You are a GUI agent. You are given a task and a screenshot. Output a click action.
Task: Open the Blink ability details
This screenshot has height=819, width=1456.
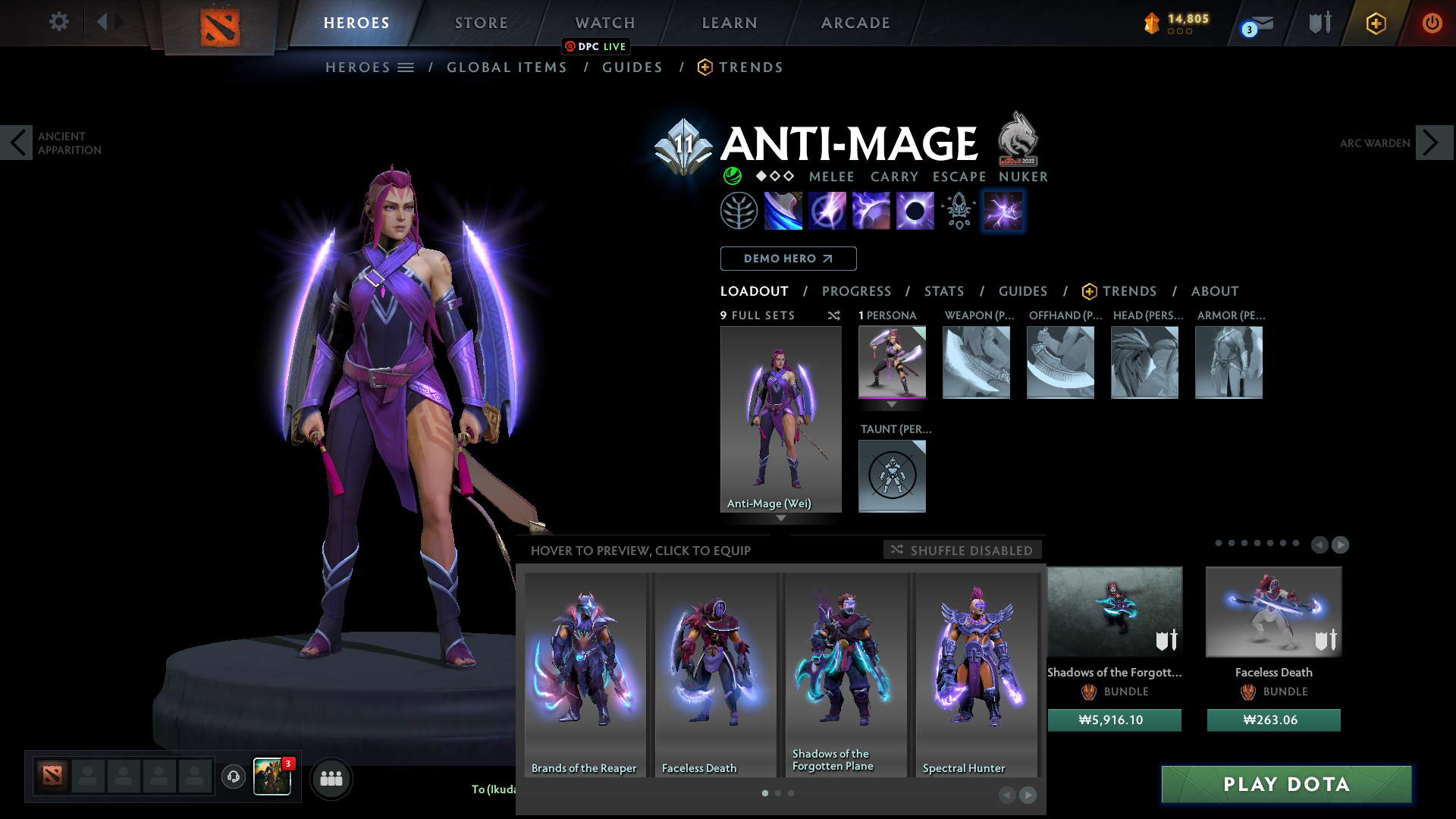tap(827, 211)
